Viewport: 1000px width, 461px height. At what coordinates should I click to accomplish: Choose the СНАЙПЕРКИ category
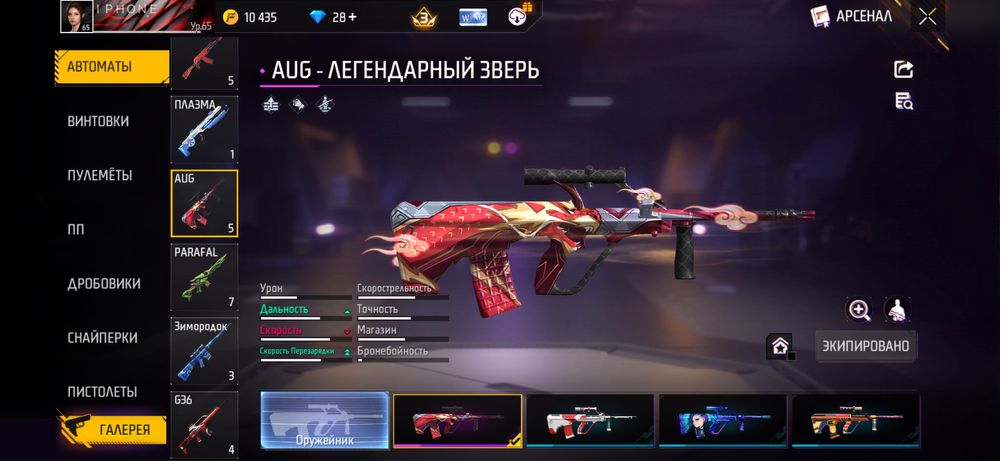coord(102,338)
